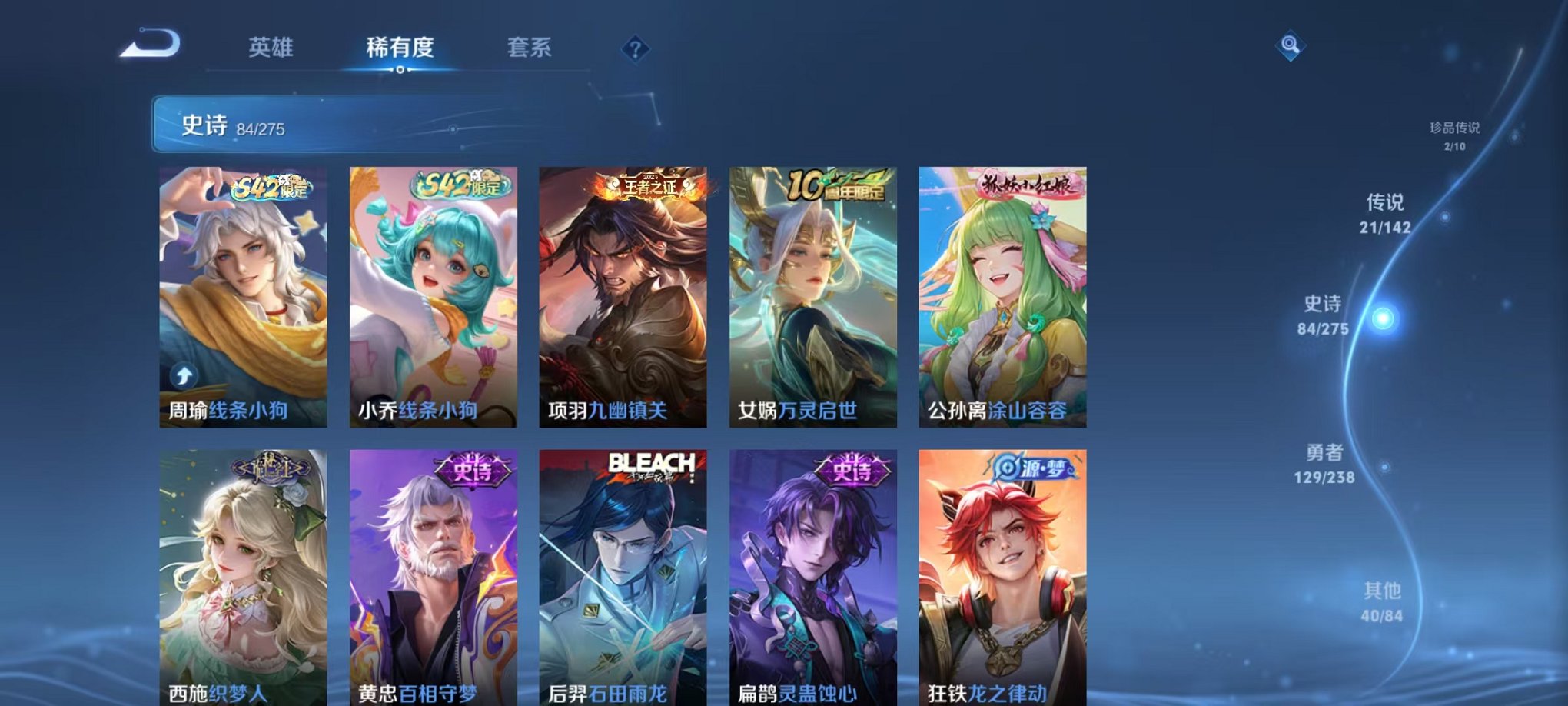The width and height of the screenshot is (1568, 706).
Task: Click the 王者之证 badge on 项羽 card
Action: click(x=650, y=187)
